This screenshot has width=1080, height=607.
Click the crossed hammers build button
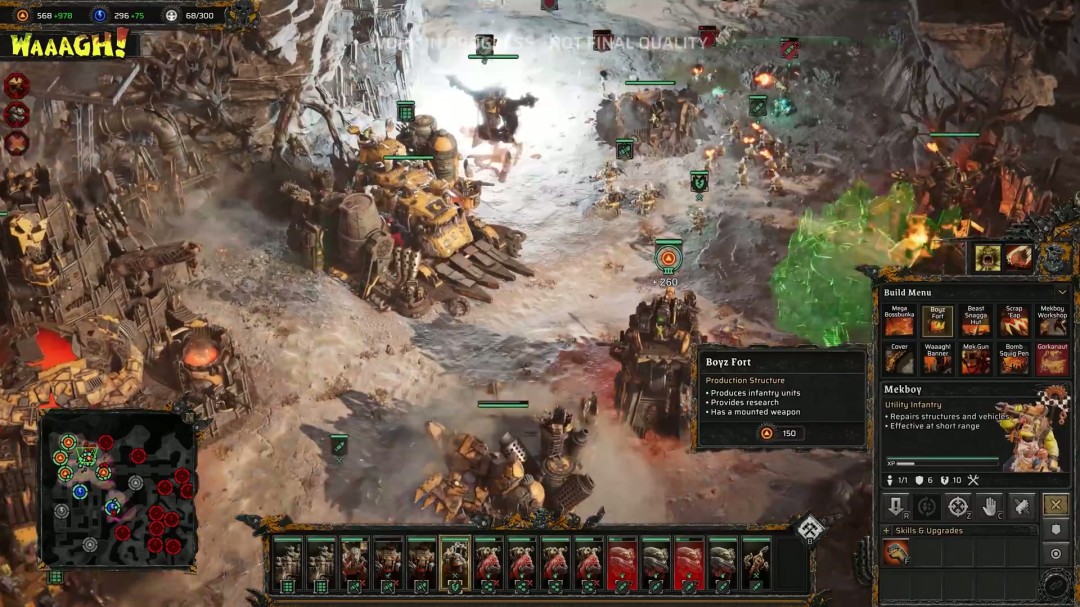point(1055,505)
